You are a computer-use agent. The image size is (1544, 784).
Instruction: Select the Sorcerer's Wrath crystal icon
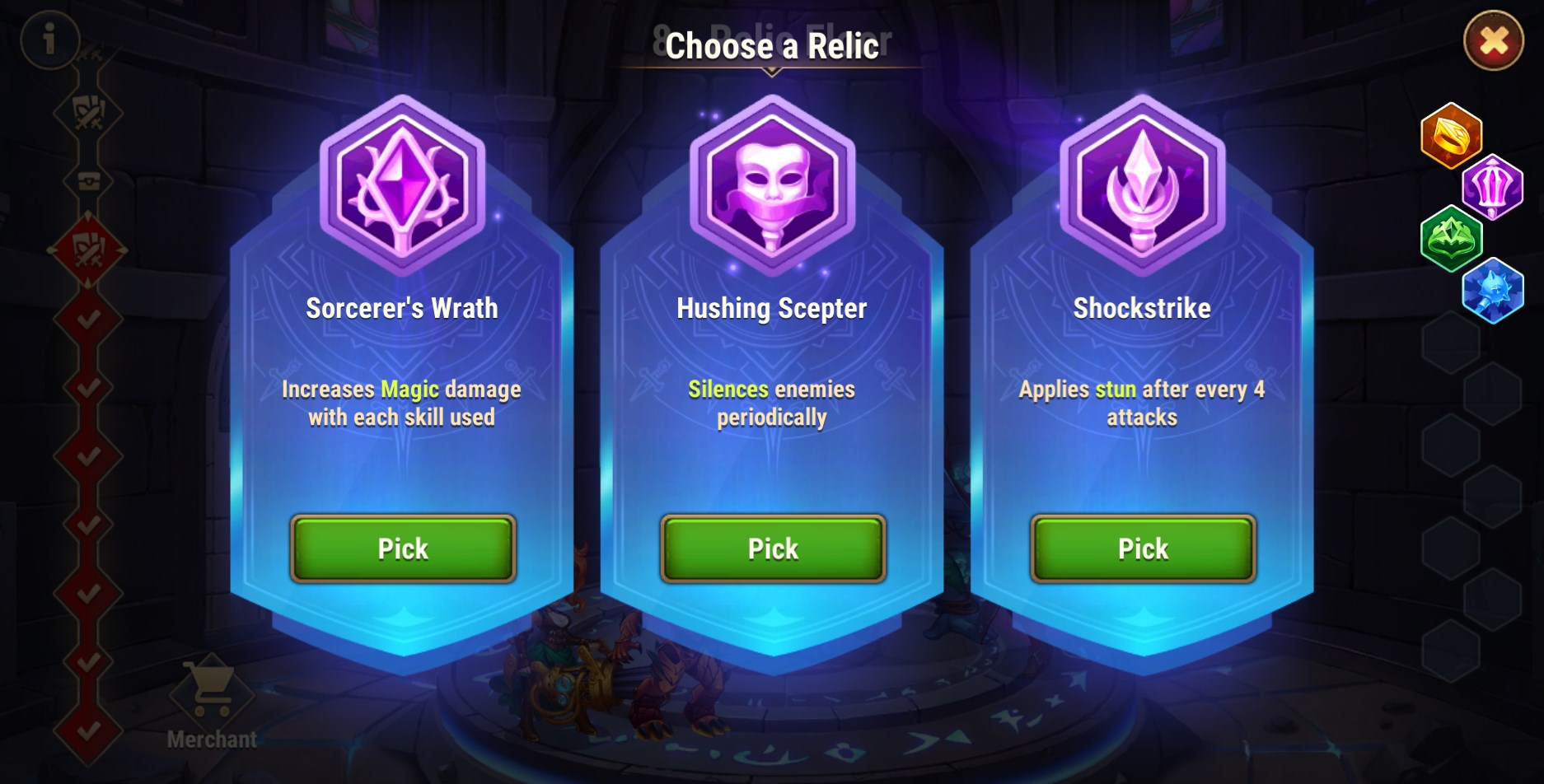point(402,184)
